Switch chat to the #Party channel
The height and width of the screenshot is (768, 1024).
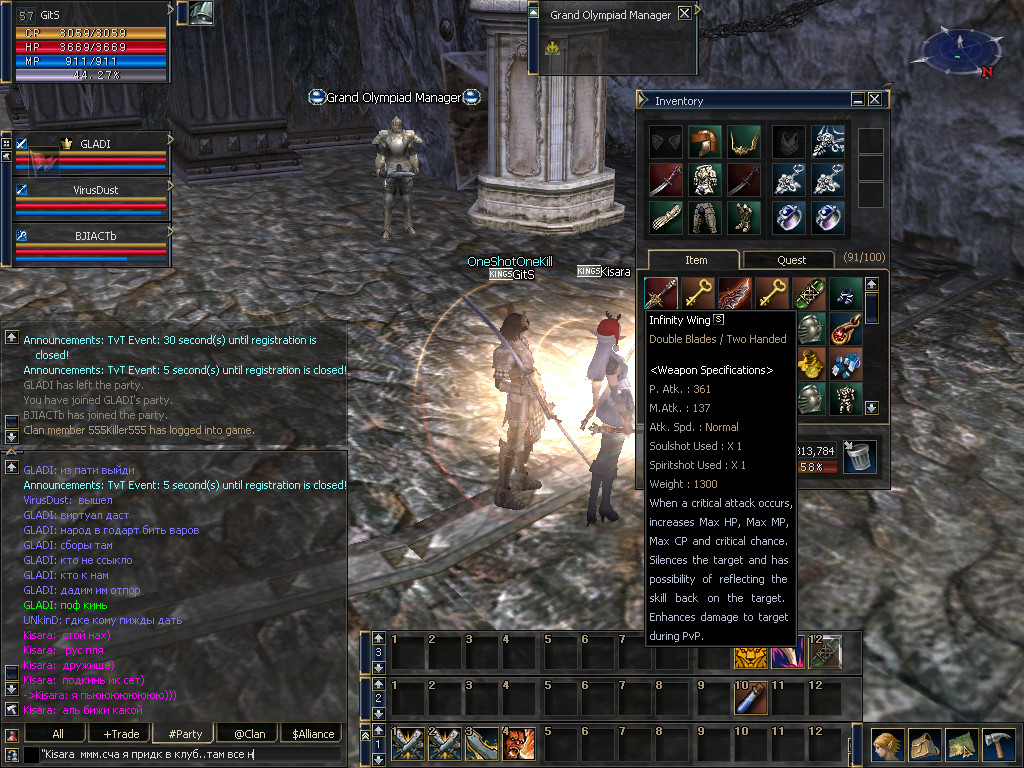pyautogui.click(x=185, y=734)
